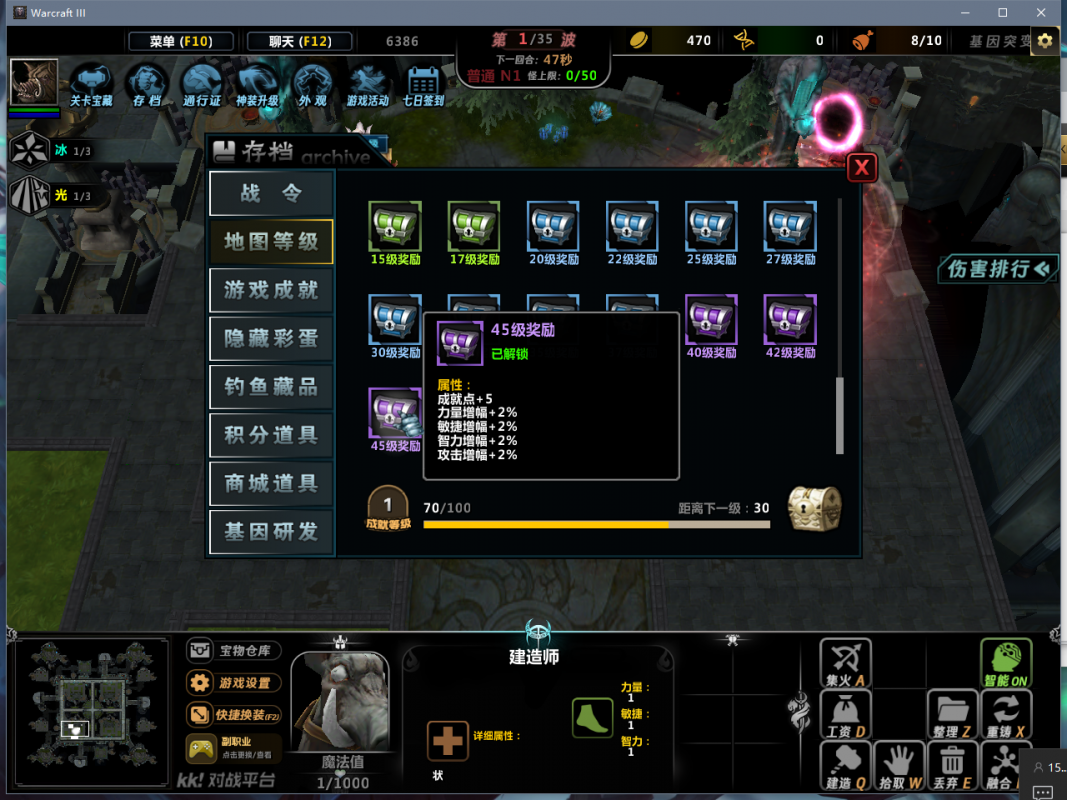Open the 七日签到 calendar icon

(423, 83)
